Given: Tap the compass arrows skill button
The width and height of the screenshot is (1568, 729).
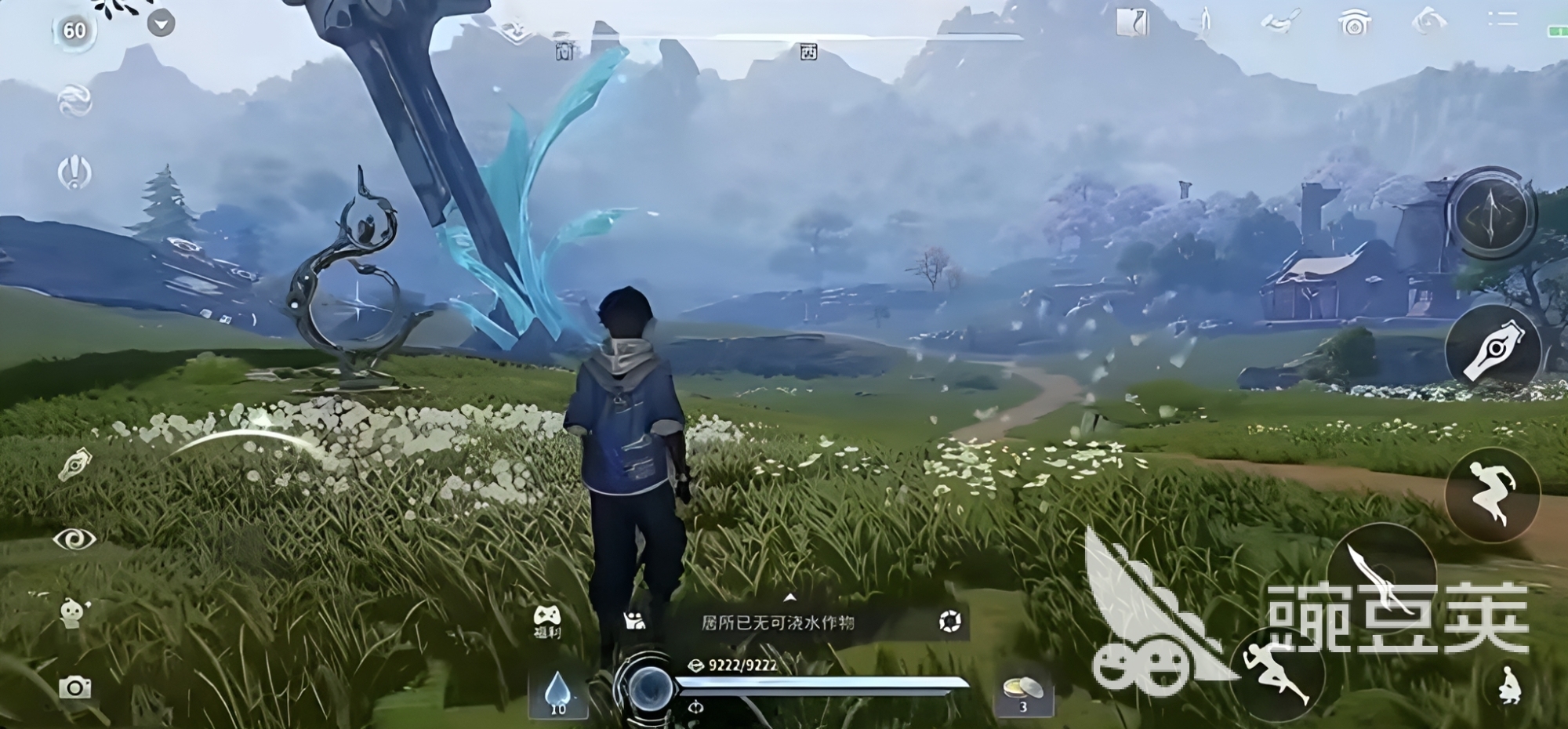Looking at the screenshot, I should [x=1490, y=213].
